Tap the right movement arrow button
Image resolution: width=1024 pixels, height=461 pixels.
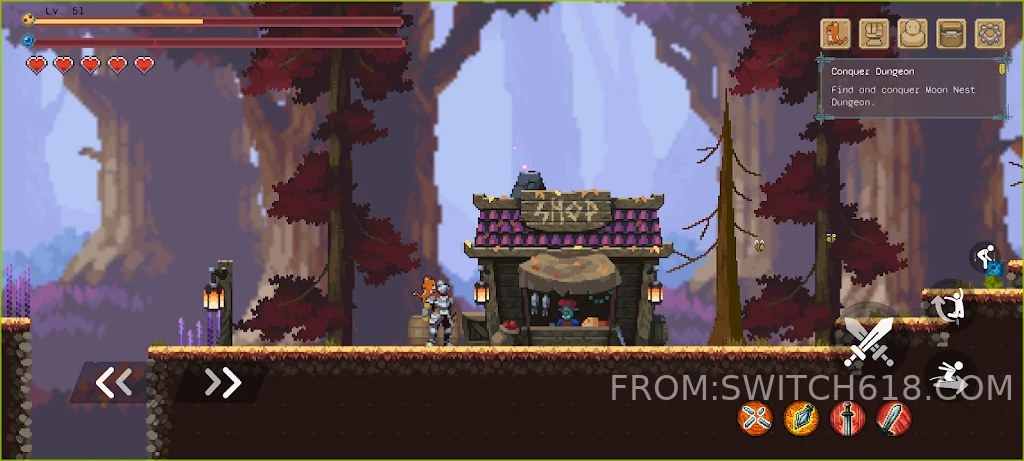pos(222,382)
